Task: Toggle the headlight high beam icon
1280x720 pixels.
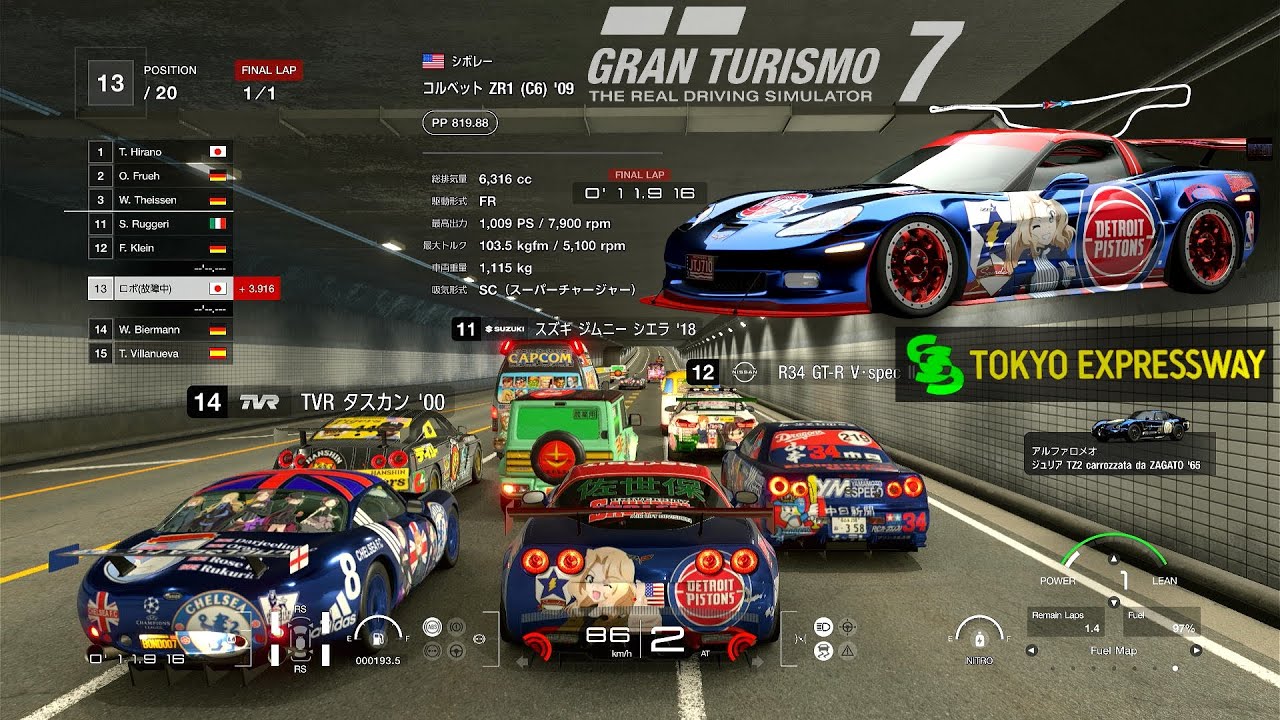Action: click(824, 628)
